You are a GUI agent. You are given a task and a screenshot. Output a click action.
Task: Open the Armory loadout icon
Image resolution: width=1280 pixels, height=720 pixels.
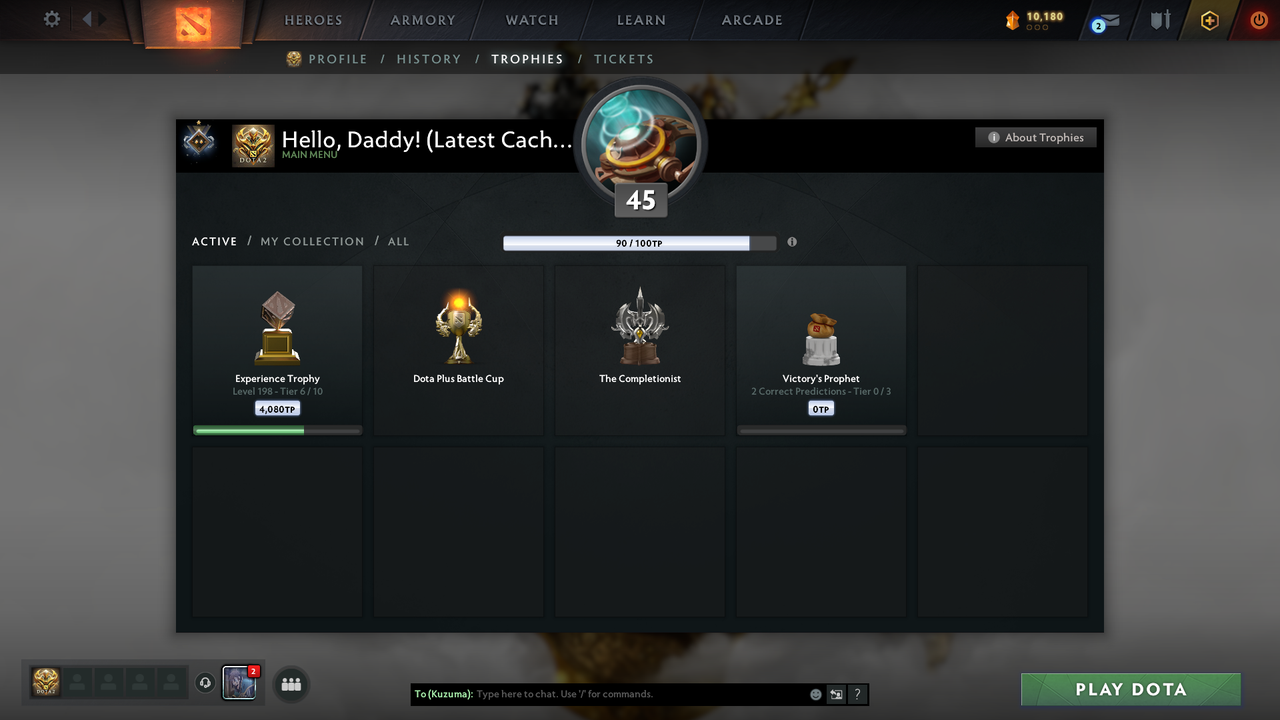click(1159, 20)
